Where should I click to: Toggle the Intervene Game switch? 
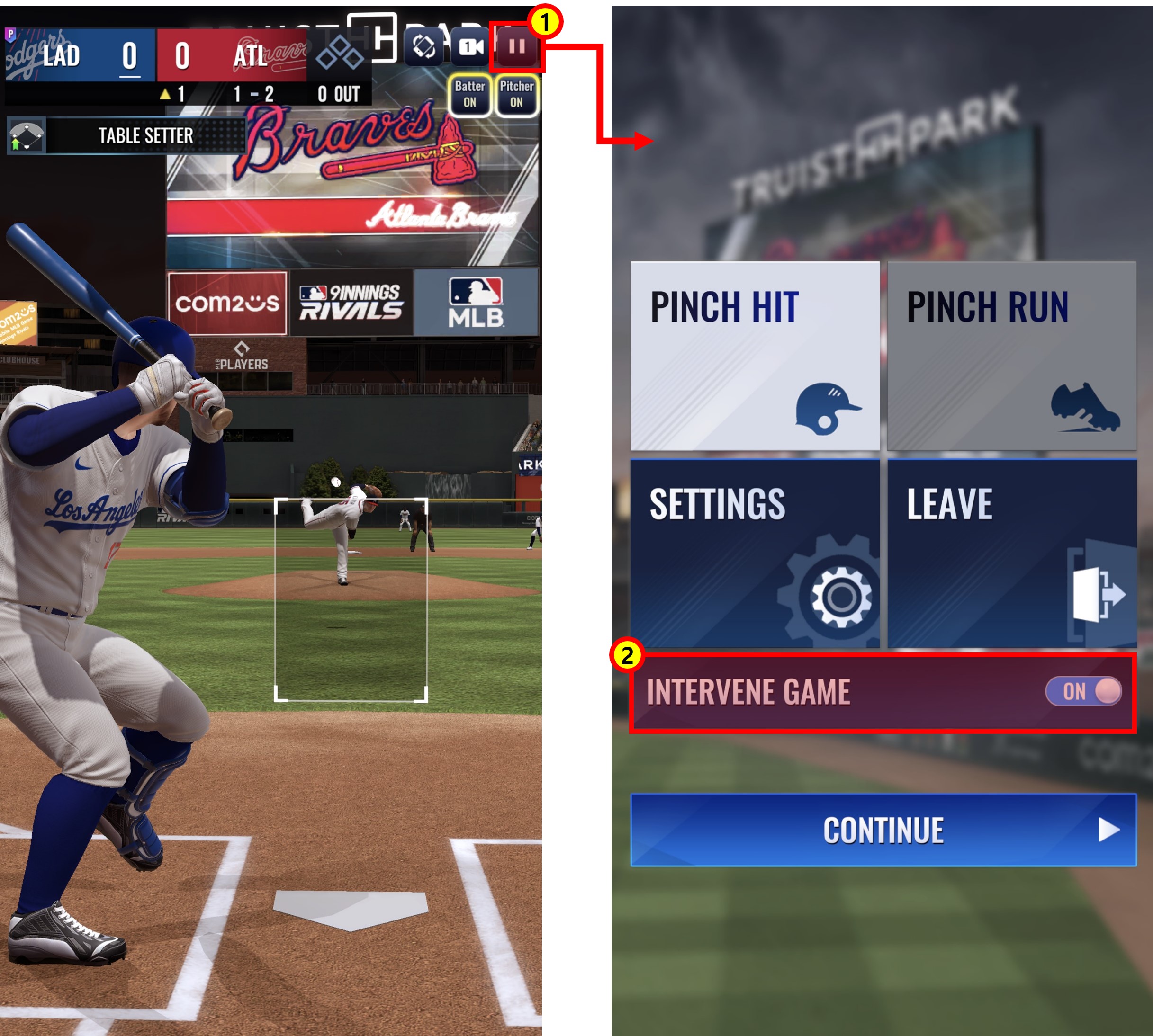pos(1083,692)
